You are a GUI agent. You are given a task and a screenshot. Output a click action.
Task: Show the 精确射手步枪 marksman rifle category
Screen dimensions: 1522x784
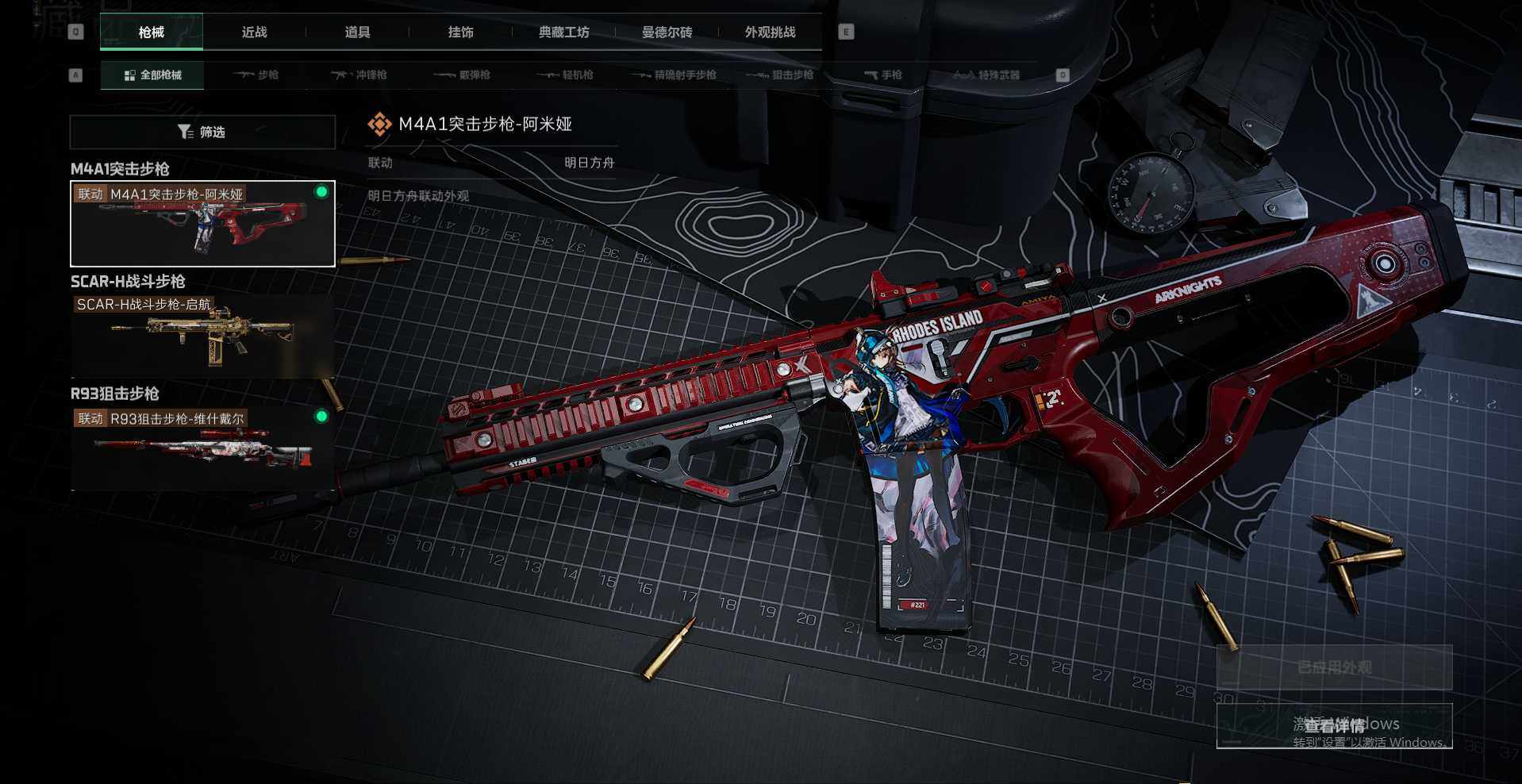tap(675, 75)
